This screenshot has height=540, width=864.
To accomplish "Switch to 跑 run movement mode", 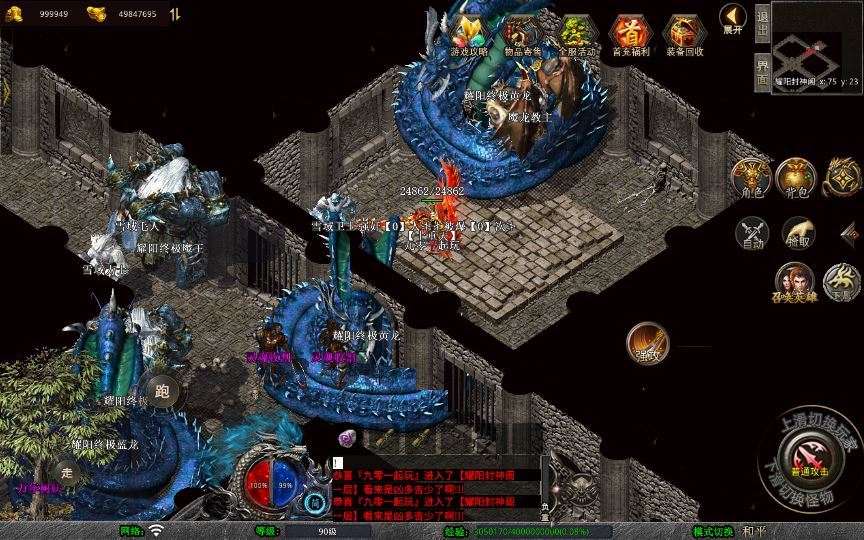I will click(x=163, y=390).
